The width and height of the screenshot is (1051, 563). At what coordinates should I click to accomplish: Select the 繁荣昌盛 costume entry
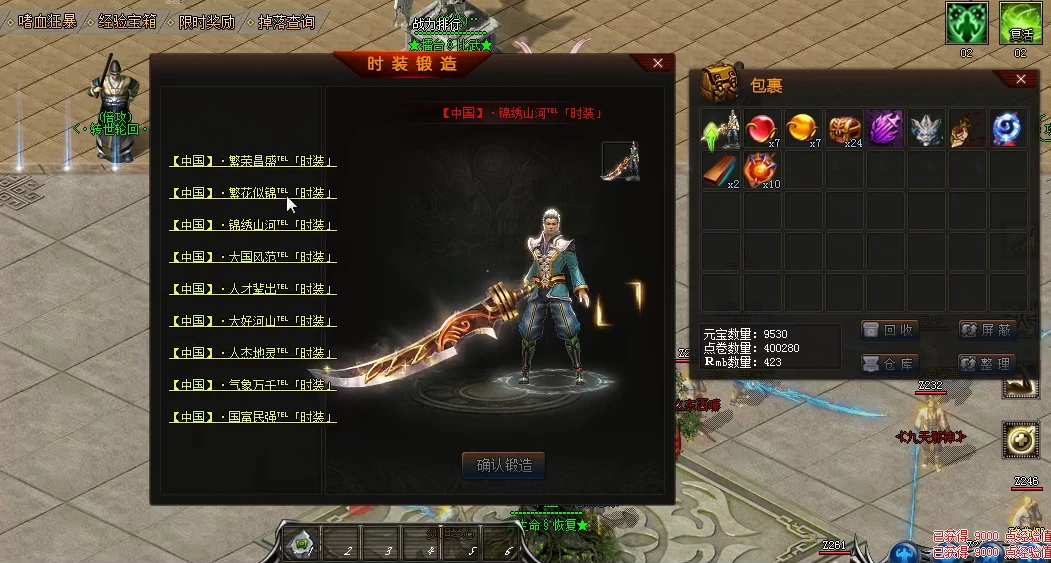tap(253, 161)
